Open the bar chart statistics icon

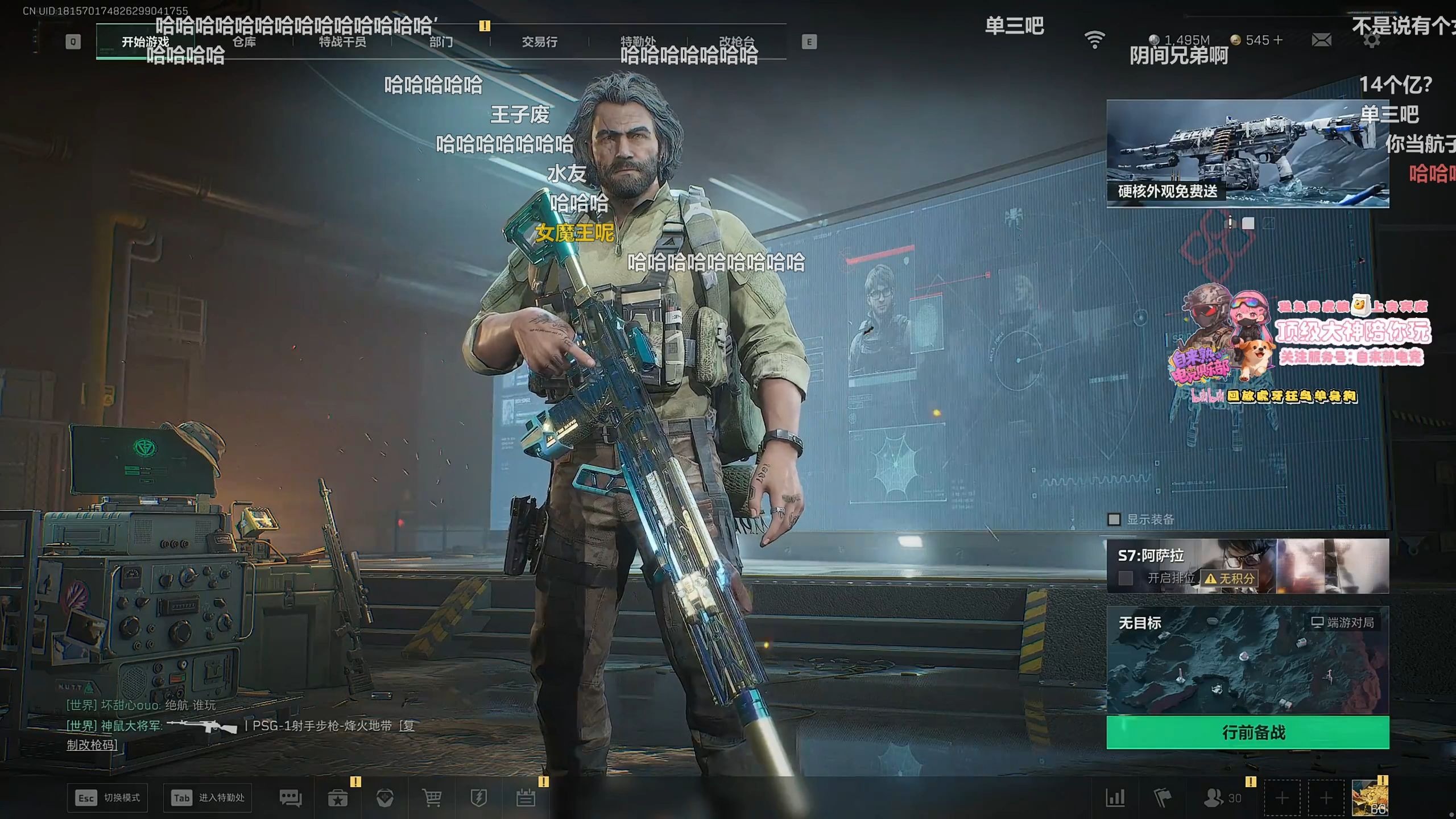click(1115, 798)
